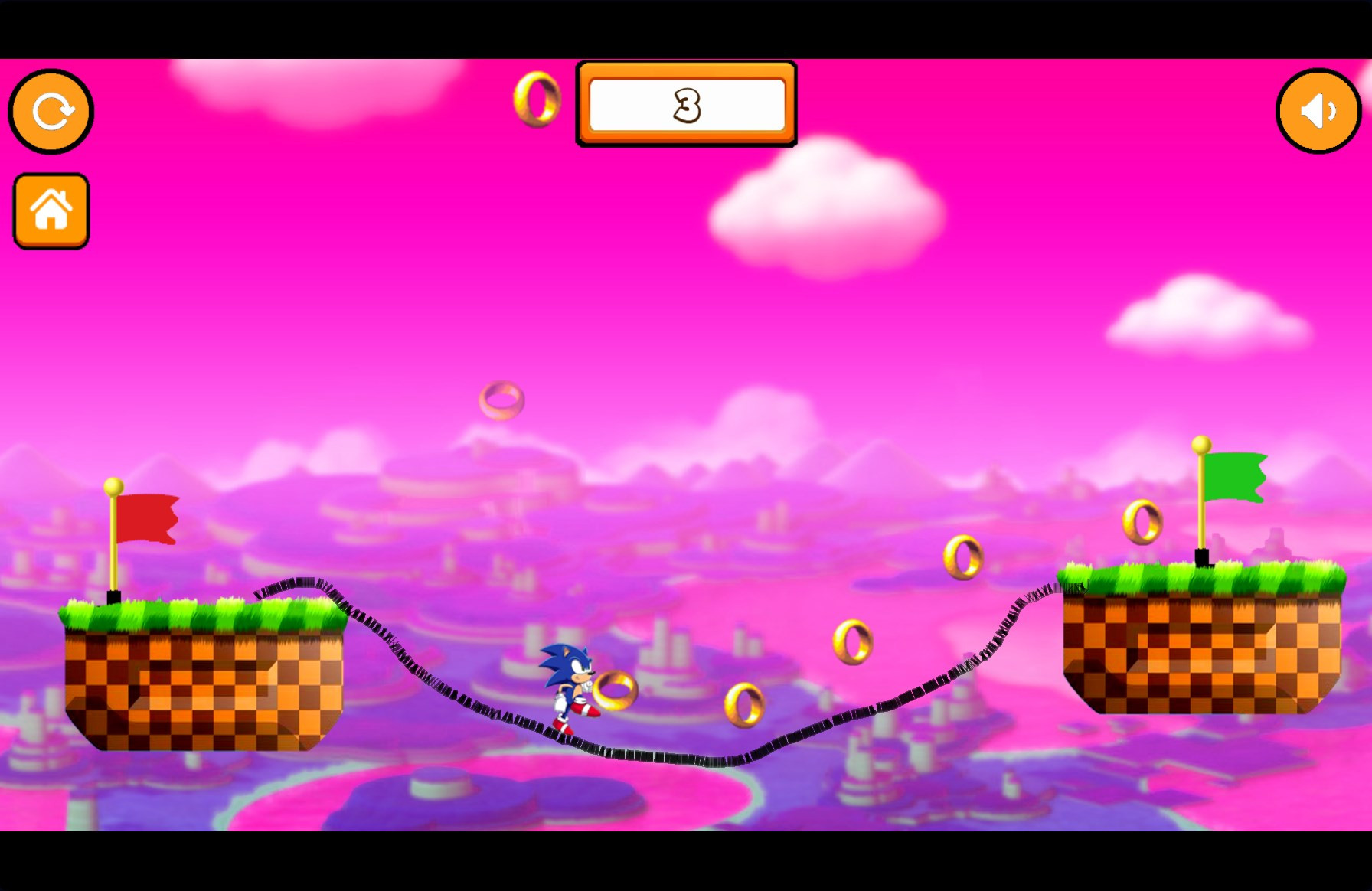The image size is (1372, 891).
Task: Toggle the sound with the speaker button
Action: click(1318, 112)
